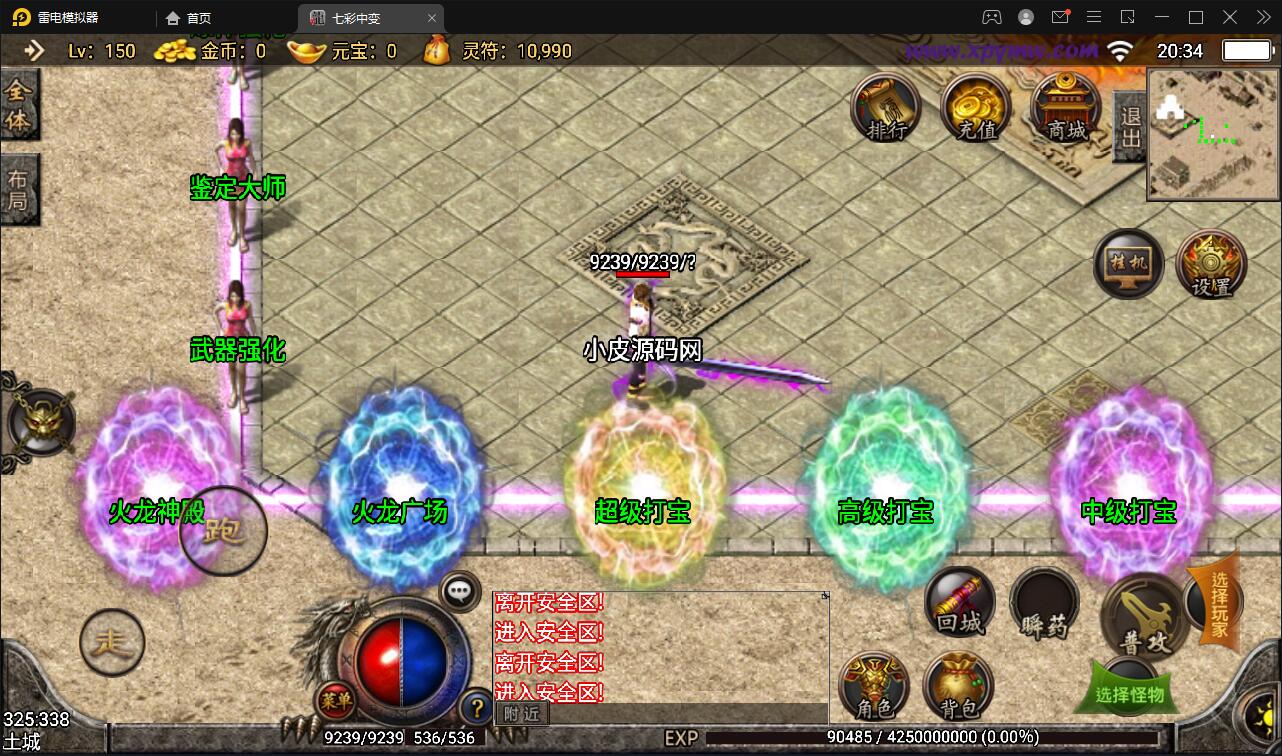The height and width of the screenshot is (756, 1282).
Task: Open the 菜单 menu button
Action: tap(335, 700)
